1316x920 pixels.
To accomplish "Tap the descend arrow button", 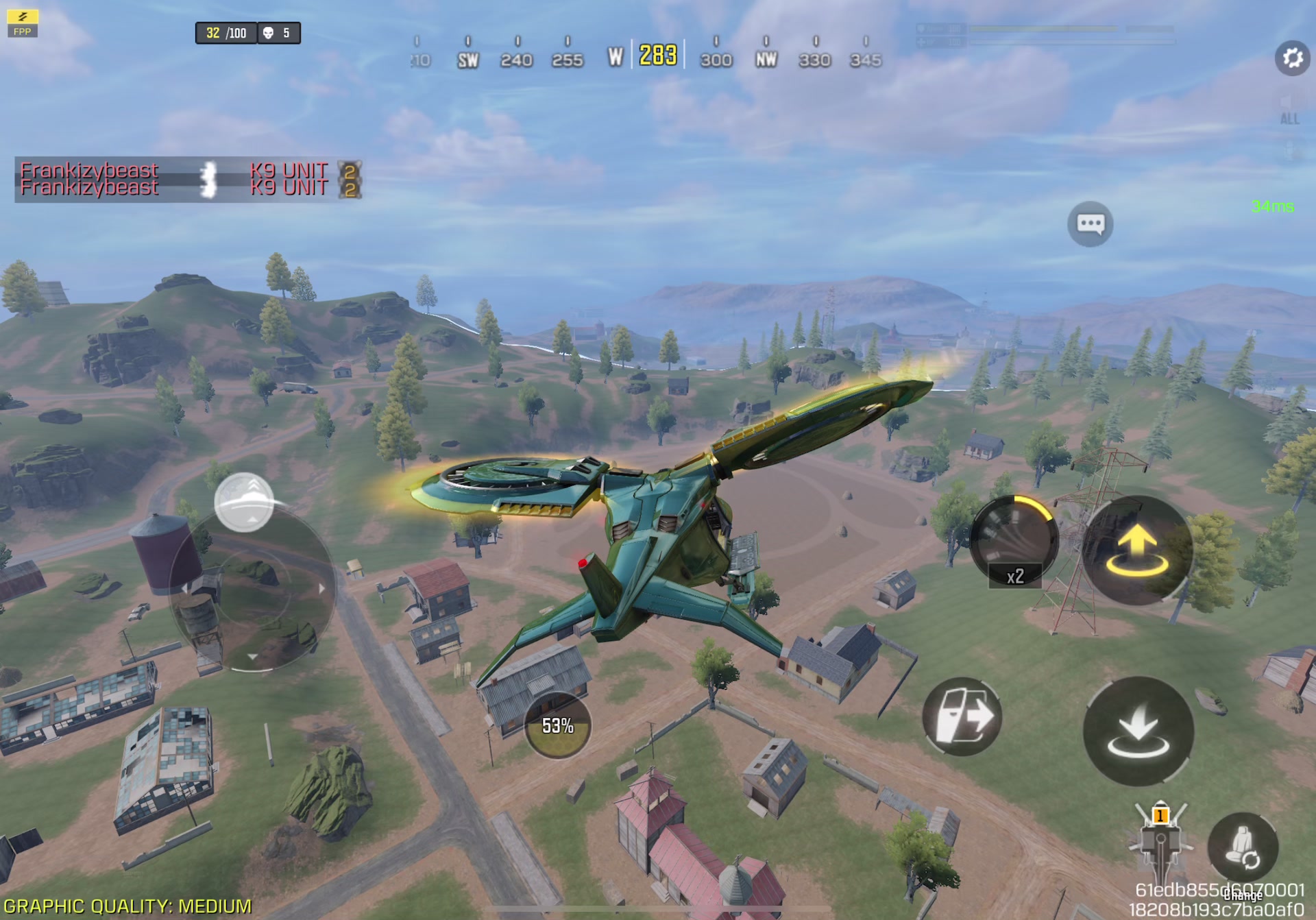I will tap(1138, 731).
